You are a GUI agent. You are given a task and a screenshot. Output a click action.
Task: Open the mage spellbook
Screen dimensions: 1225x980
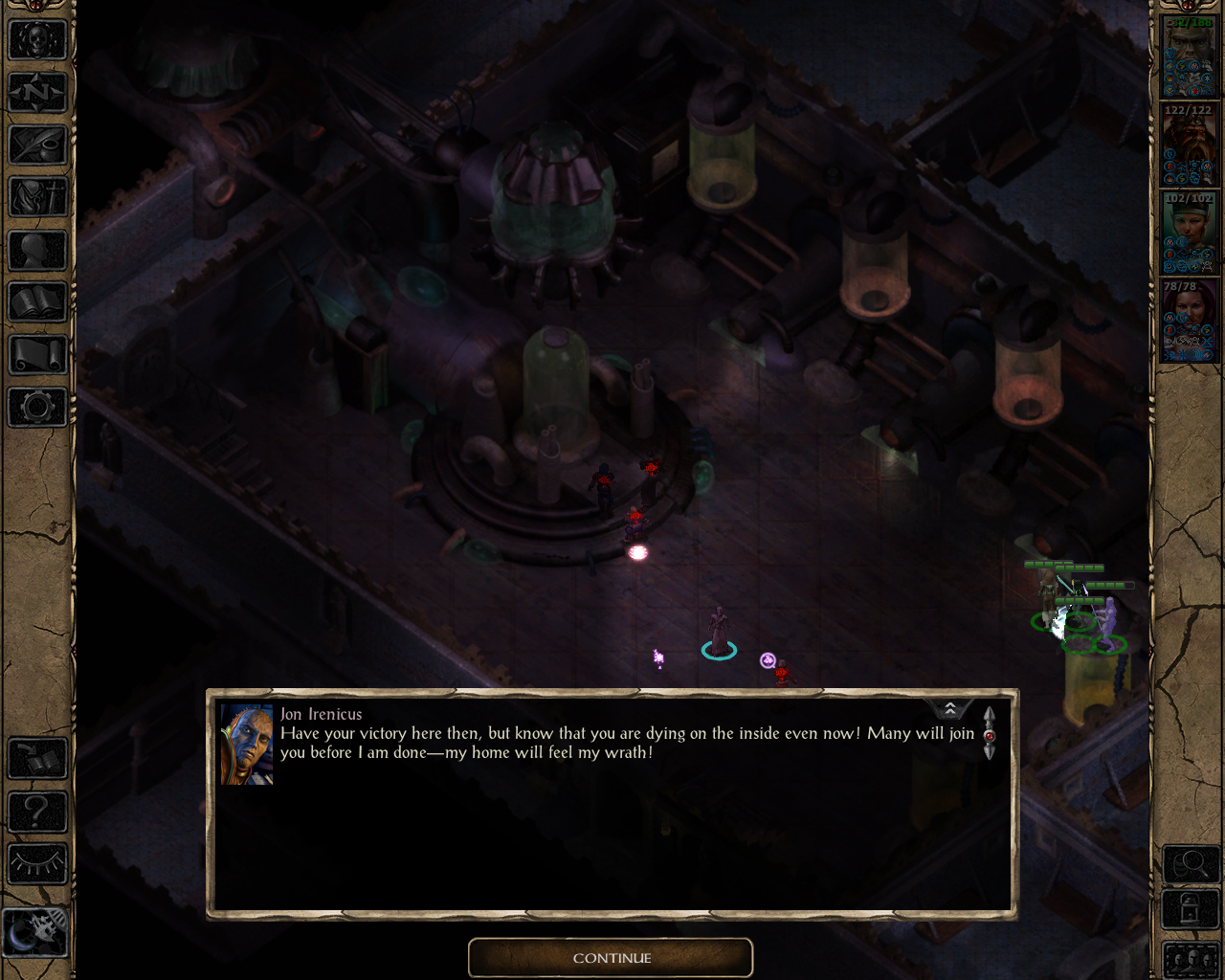tap(37, 303)
